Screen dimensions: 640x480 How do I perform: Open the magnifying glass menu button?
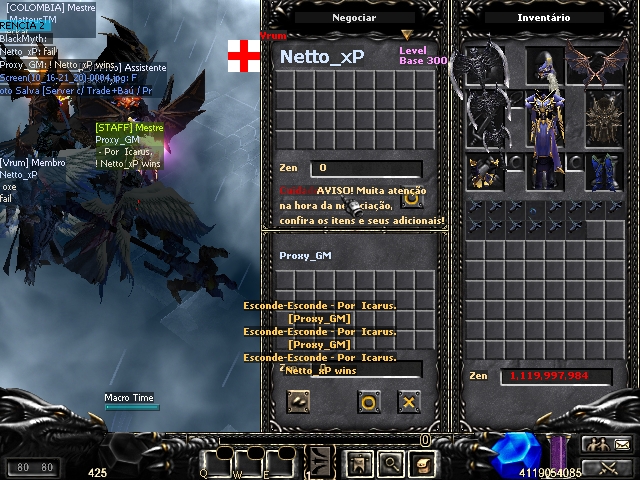391,463
